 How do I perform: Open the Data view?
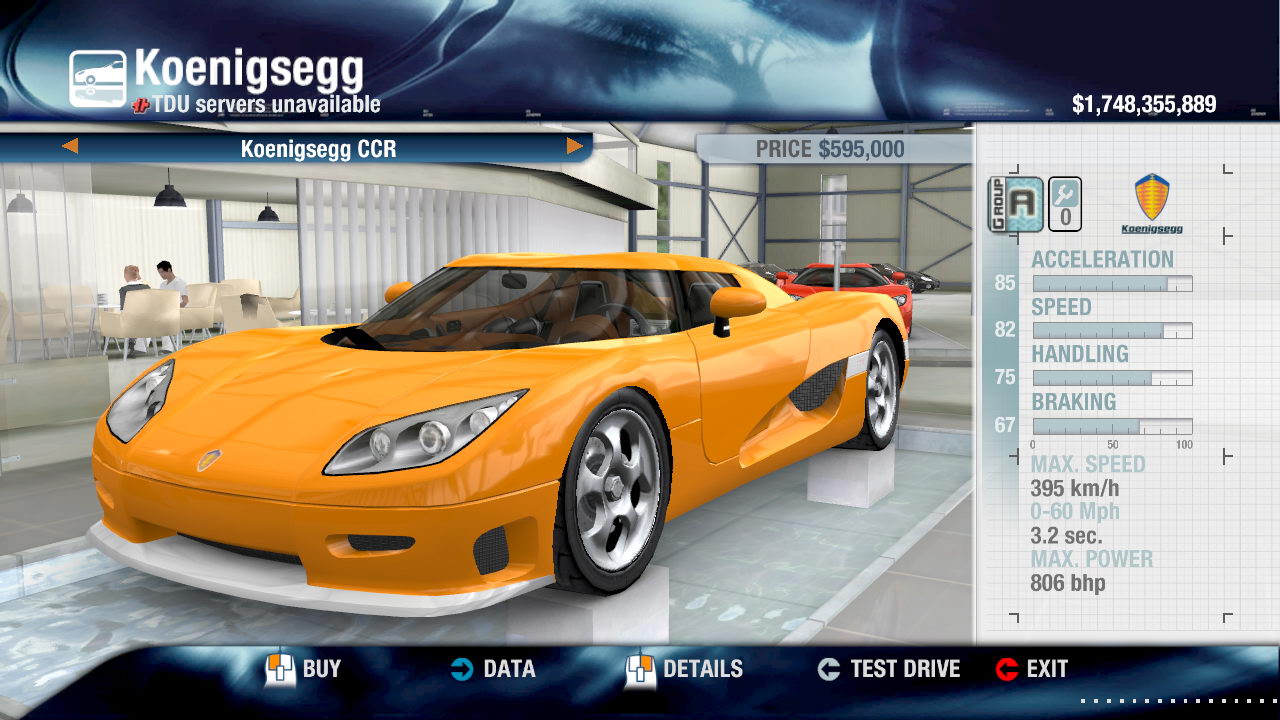point(492,669)
